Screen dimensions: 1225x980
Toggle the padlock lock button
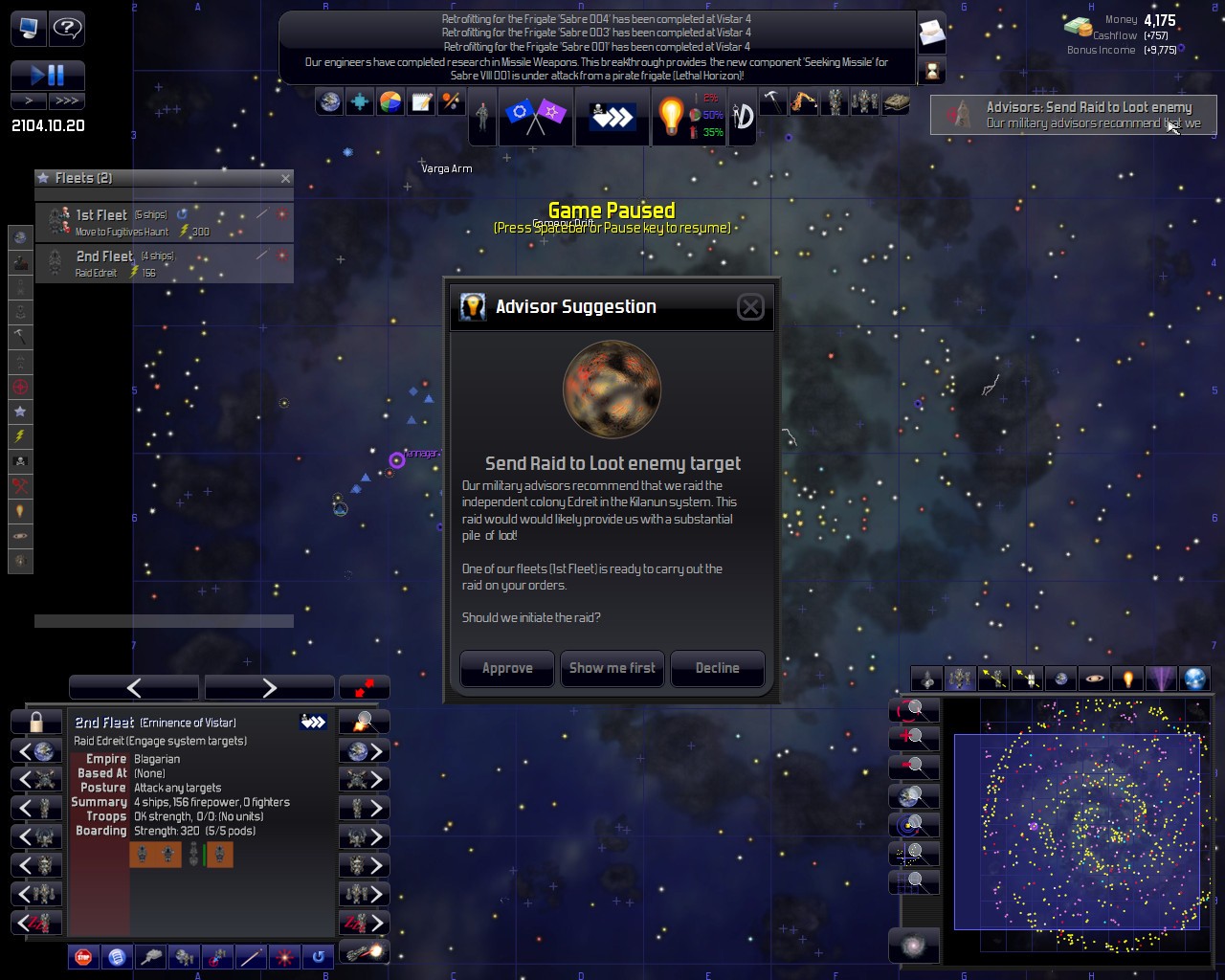pyautogui.click(x=36, y=722)
